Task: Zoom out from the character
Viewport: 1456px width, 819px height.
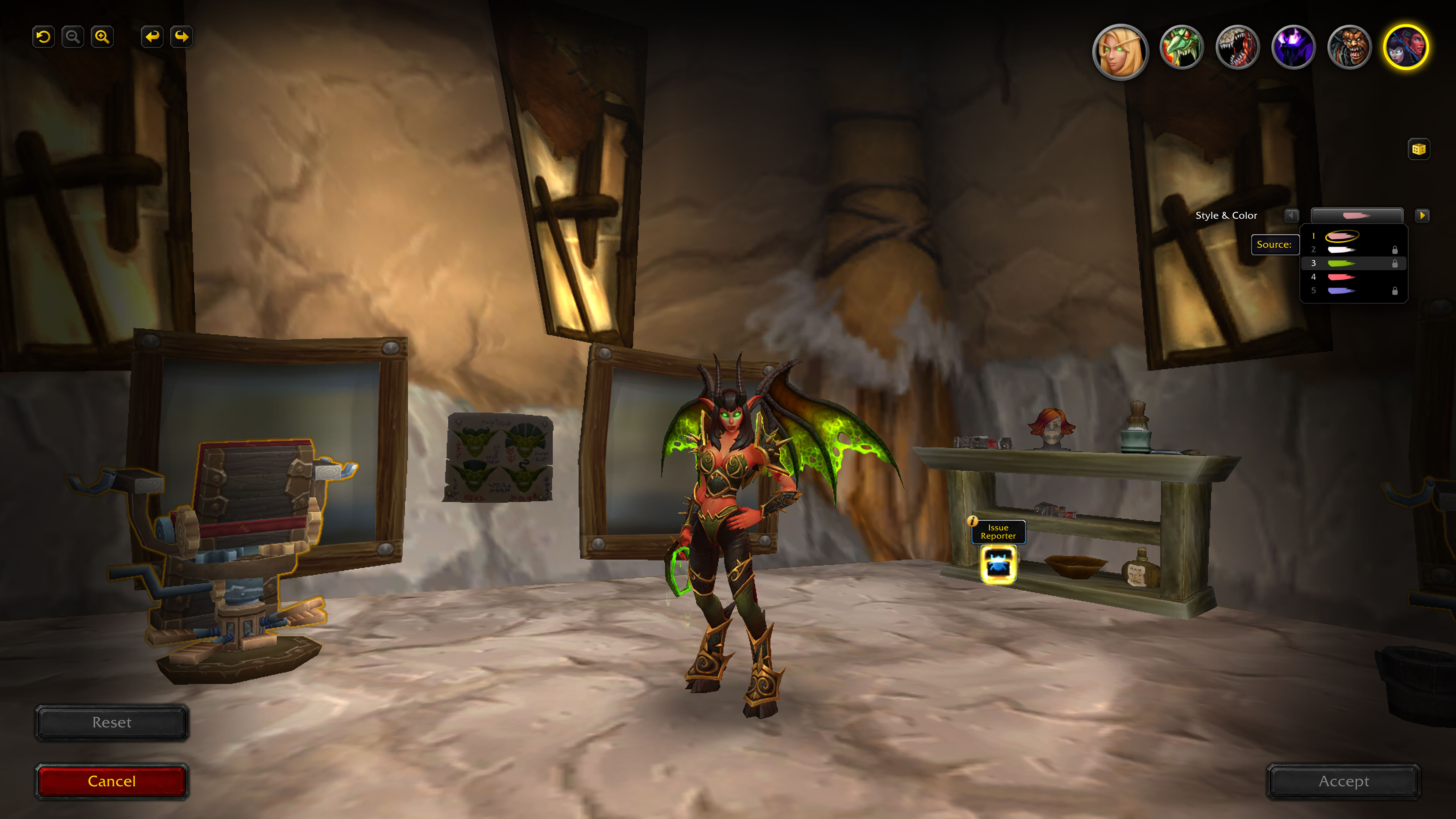Action: [72, 36]
